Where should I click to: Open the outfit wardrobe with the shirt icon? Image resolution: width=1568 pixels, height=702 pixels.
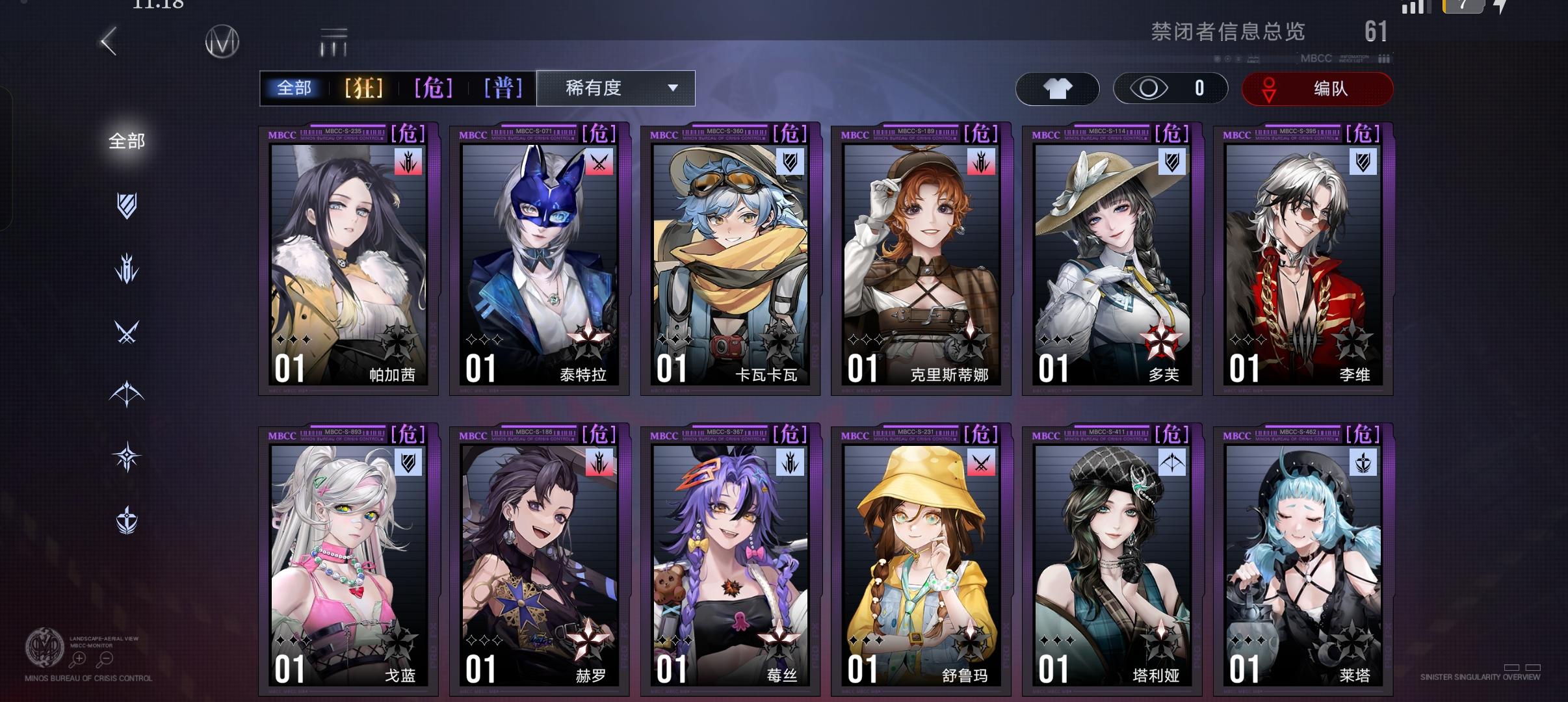[x=1058, y=88]
